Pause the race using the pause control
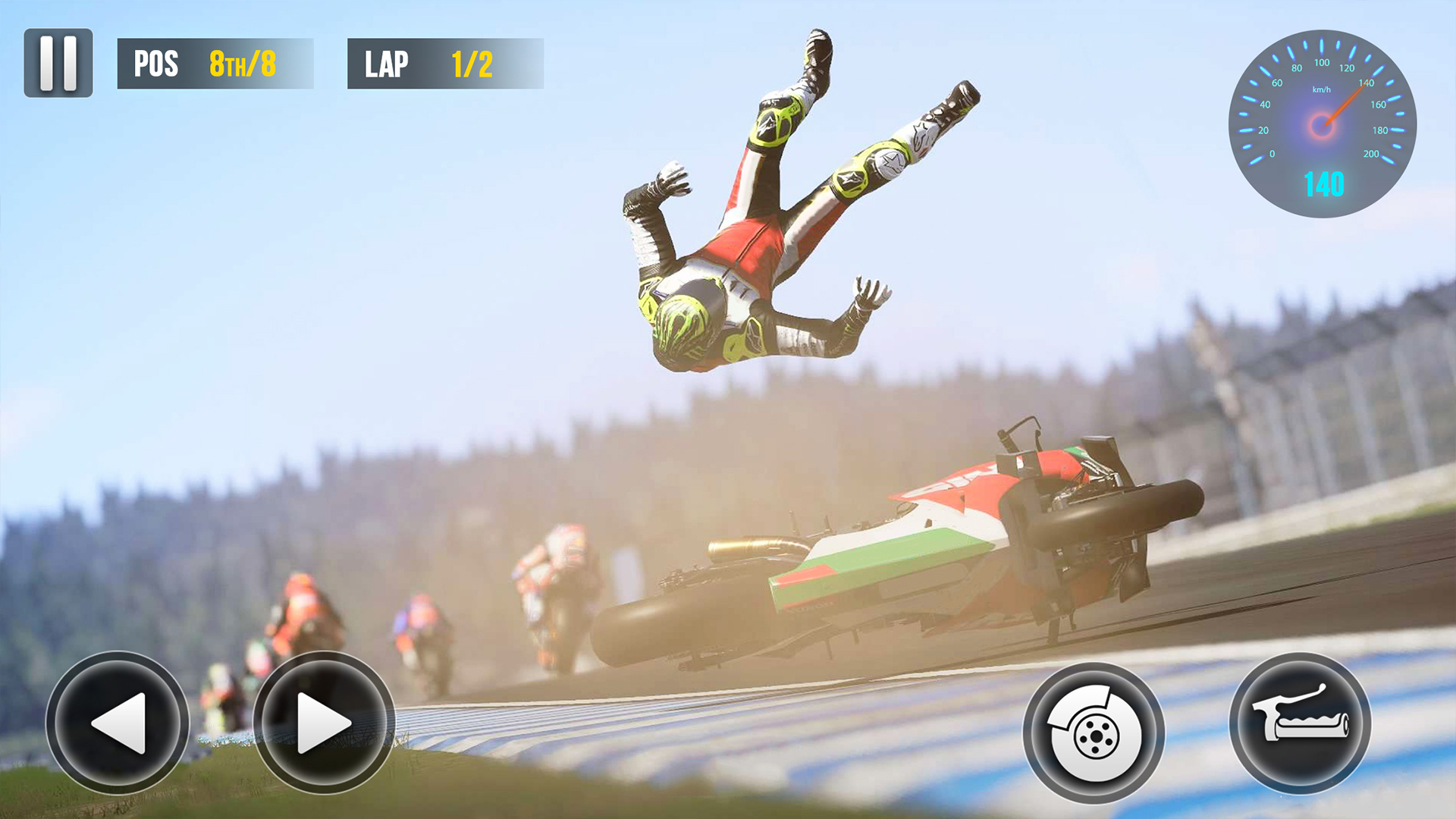Viewport: 1456px width, 819px height. coord(58,63)
